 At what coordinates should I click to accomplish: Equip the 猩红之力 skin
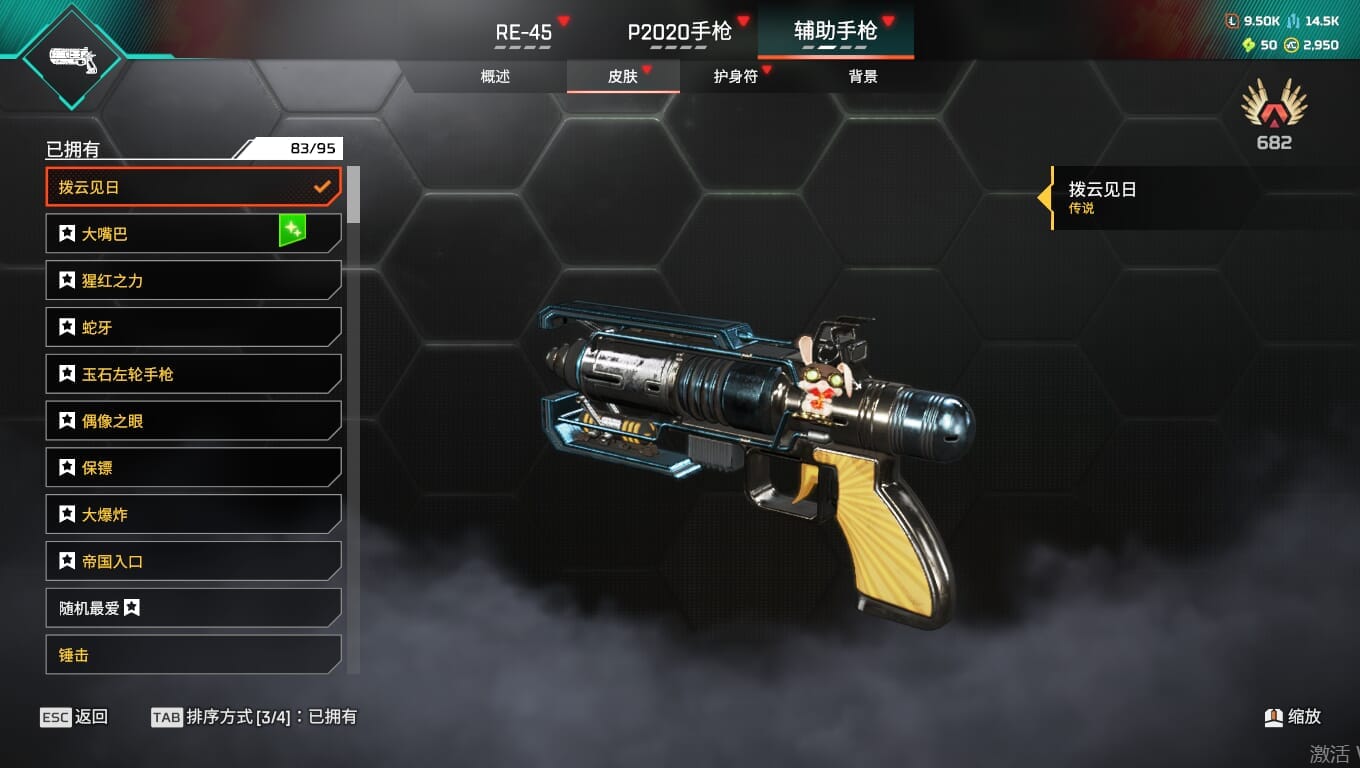(x=193, y=281)
